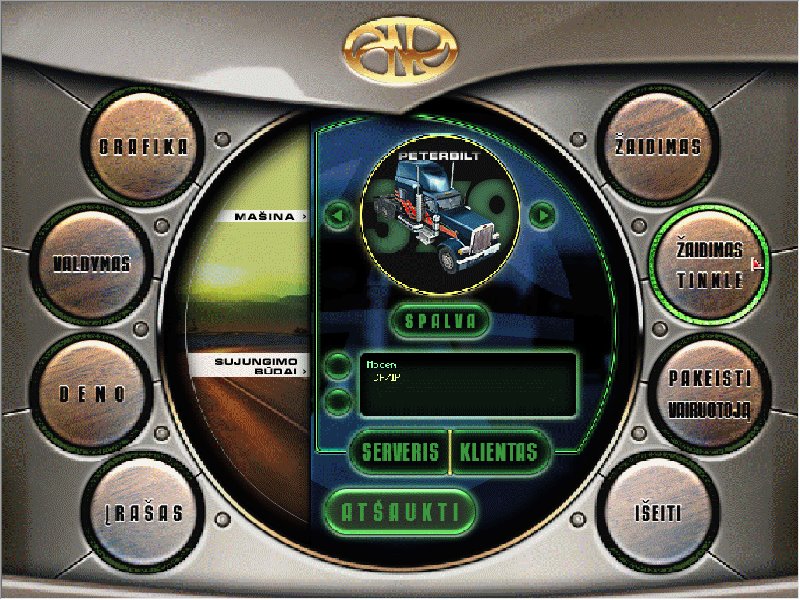
Task: Click the lower round connection-list scroll button
Action: tap(338, 402)
